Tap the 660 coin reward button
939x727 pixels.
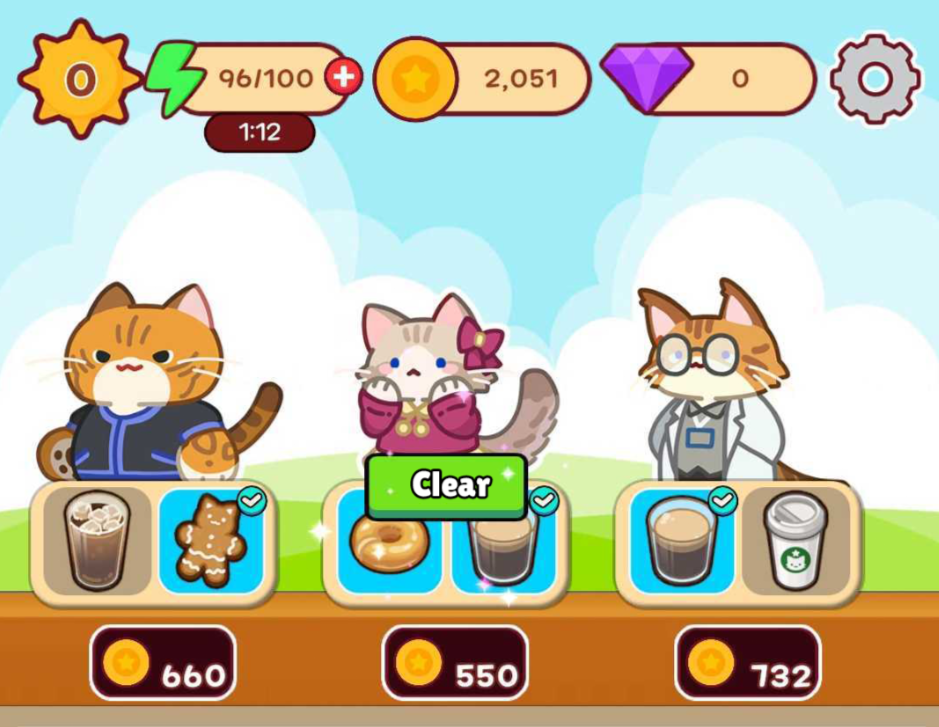163,663
